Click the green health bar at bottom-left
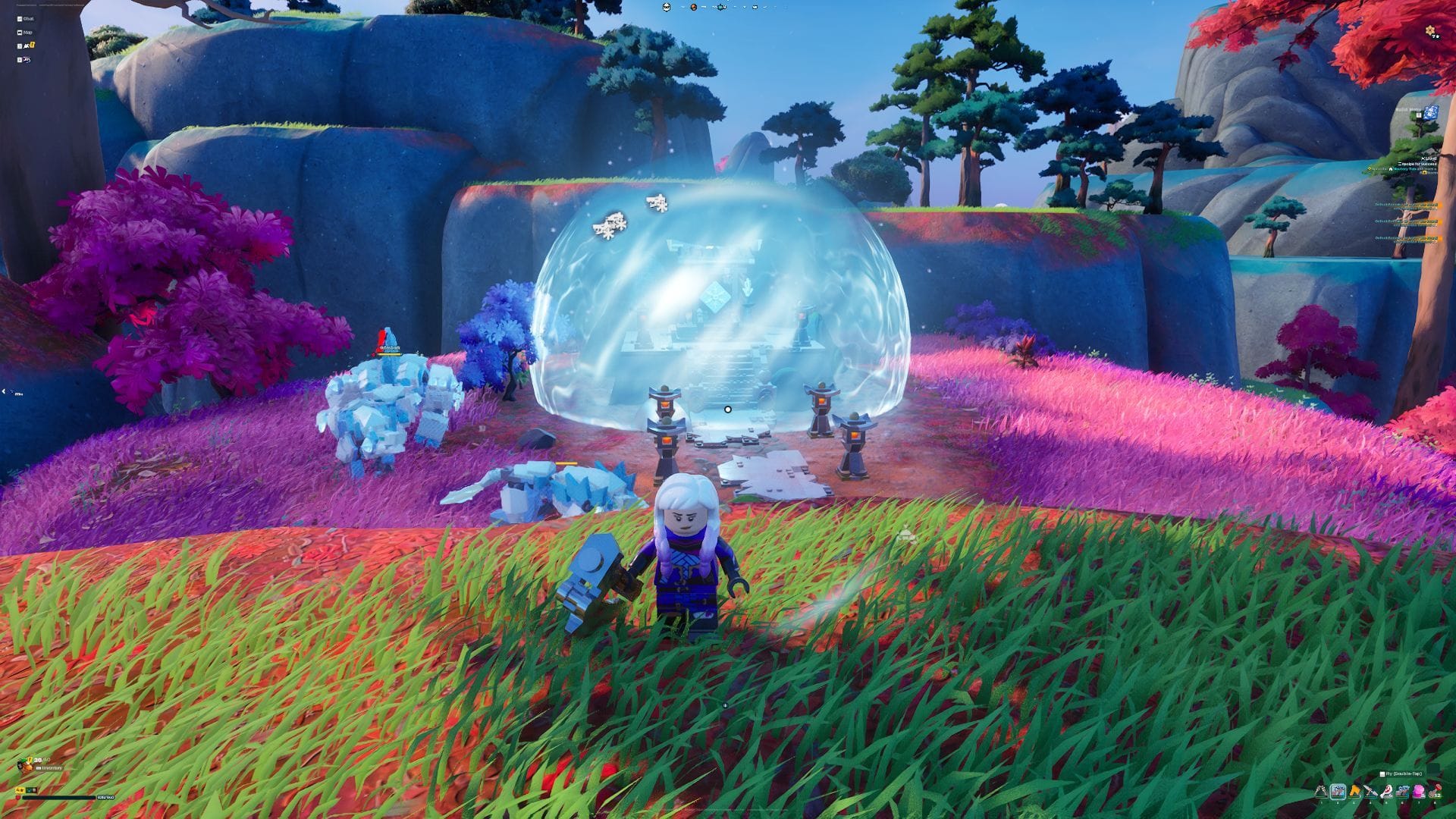Image resolution: width=1456 pixels, height=819 pixels. 58,798
